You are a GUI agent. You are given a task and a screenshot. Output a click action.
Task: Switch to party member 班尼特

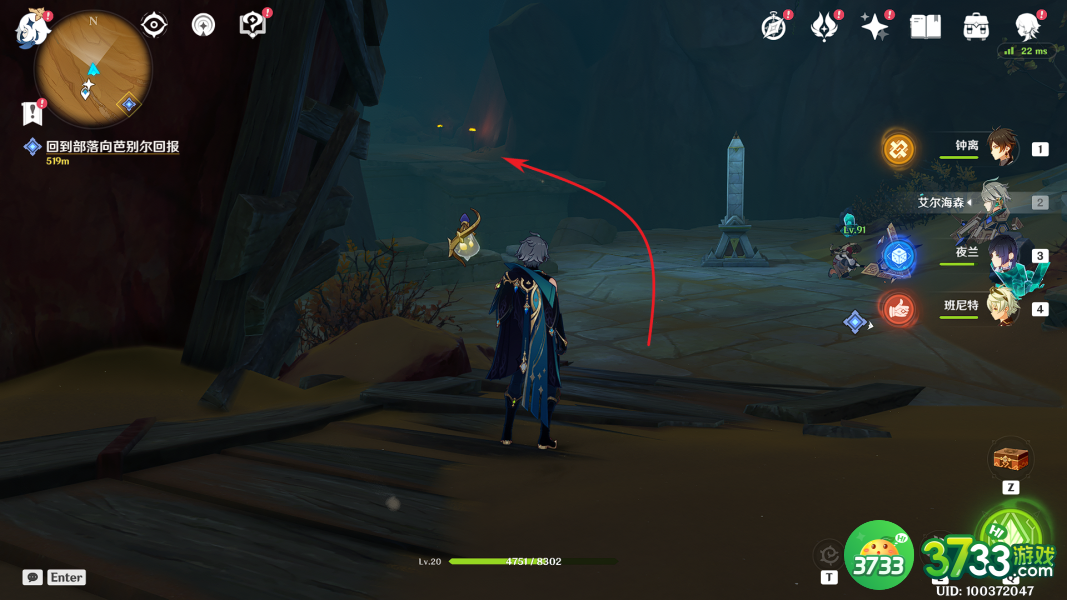[x=1000, y=308]
